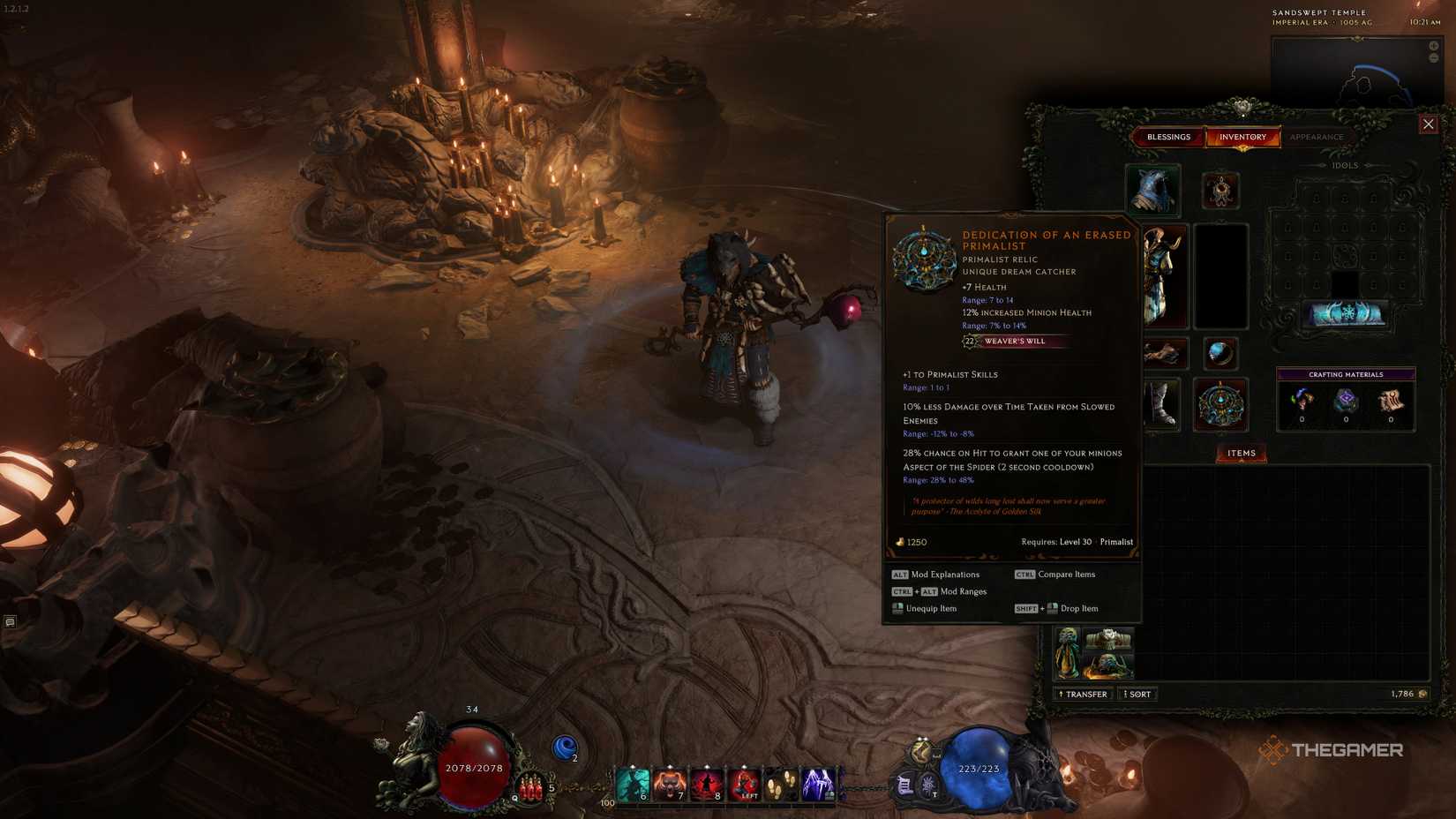Select the Dream Catcher relic in its slot
The height and width of the screenshot is (819, 1456).
click(x=1220, y=403)
